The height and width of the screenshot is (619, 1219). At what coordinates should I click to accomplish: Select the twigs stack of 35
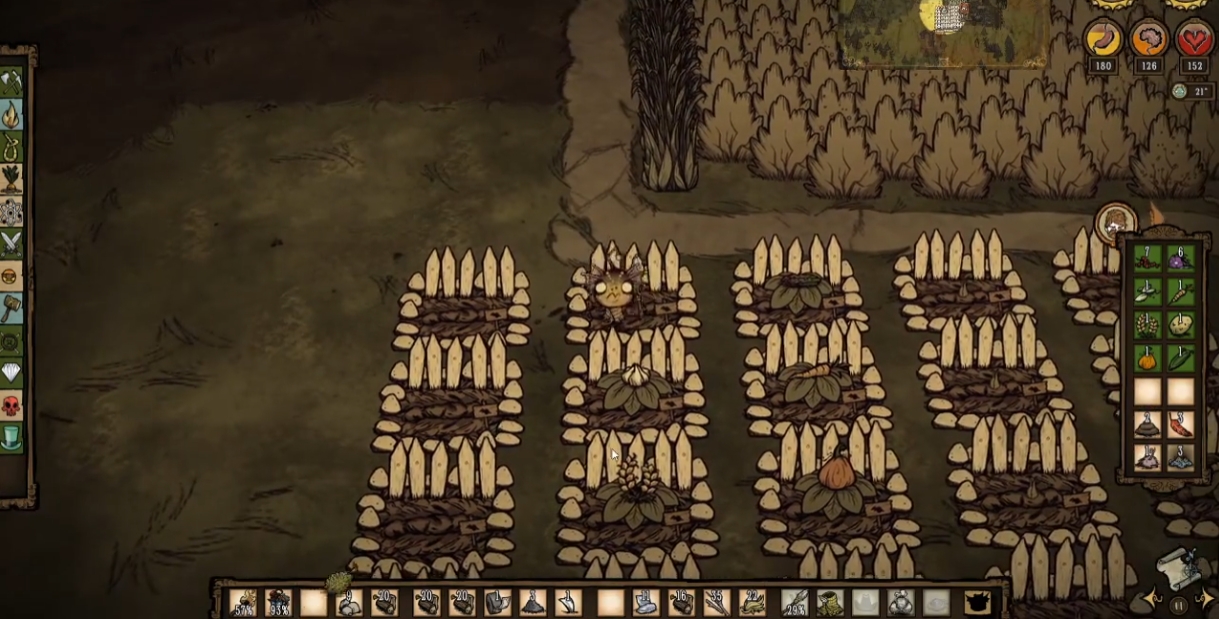715,602
